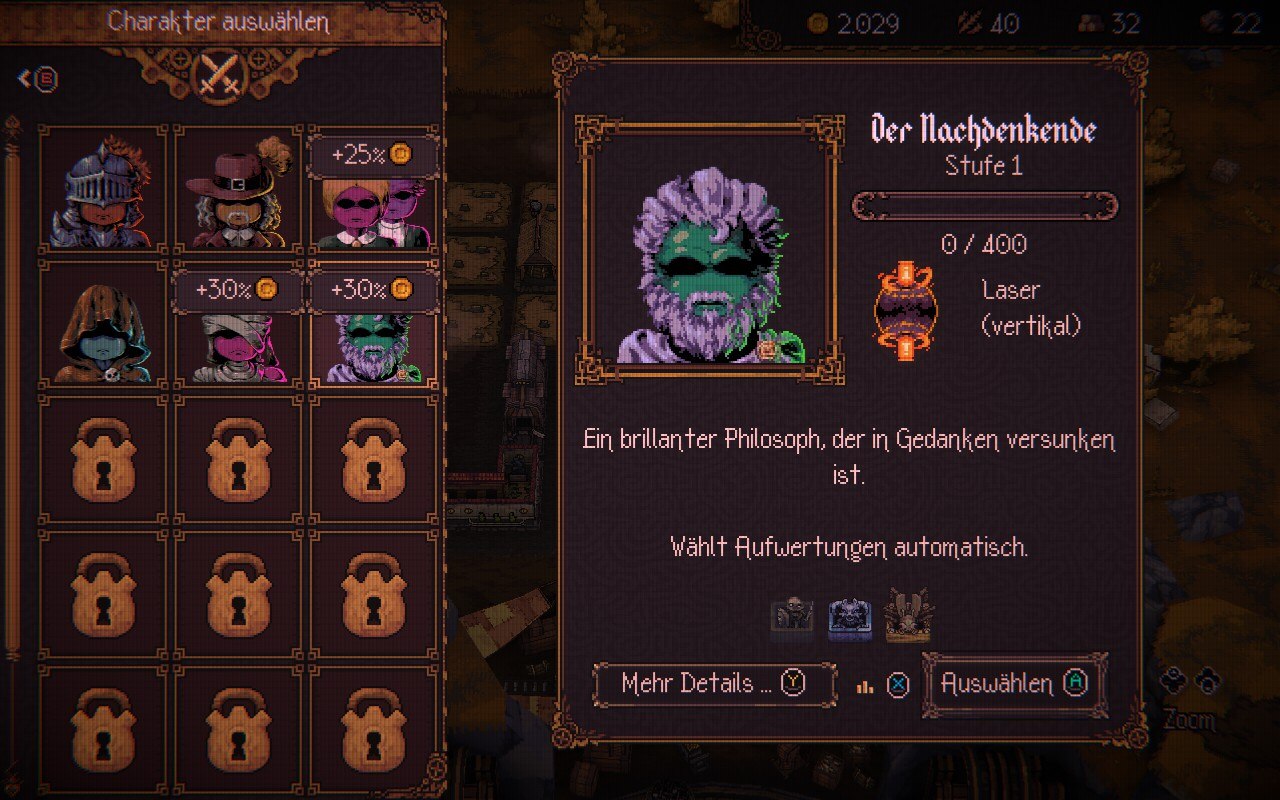Click the blue horned beast trophy icon
The width and height of the screenshot is (1280, 800).
849,616
